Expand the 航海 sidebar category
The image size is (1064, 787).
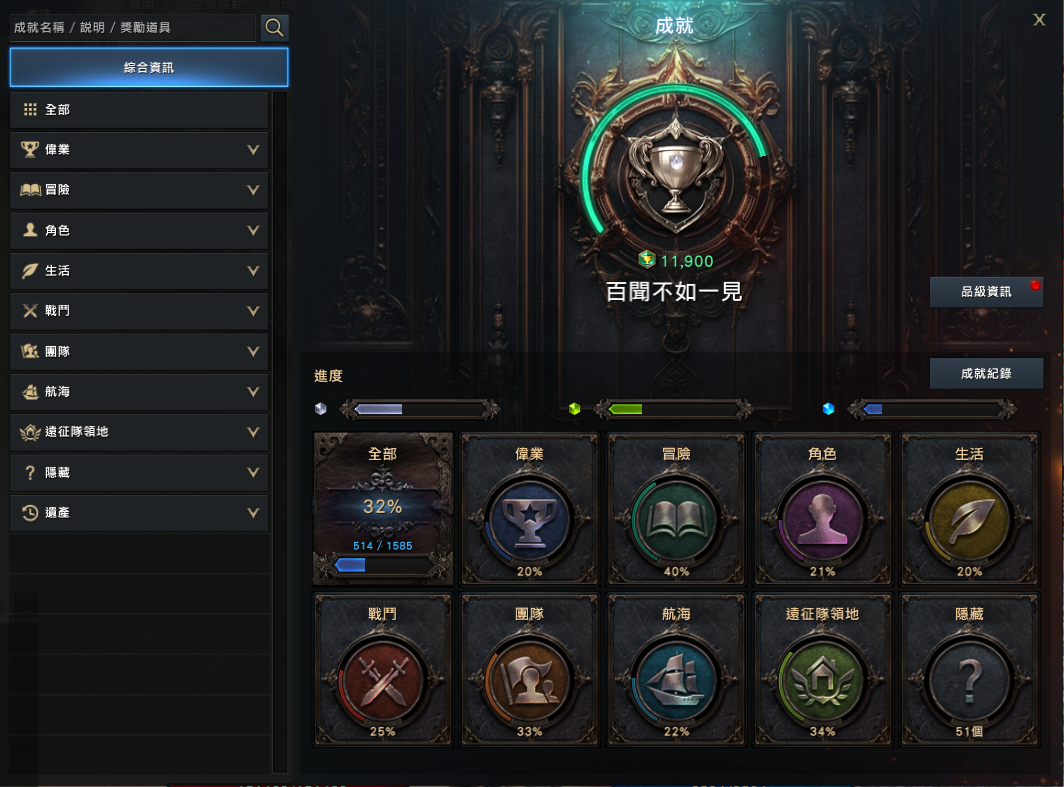click(139, 392)
